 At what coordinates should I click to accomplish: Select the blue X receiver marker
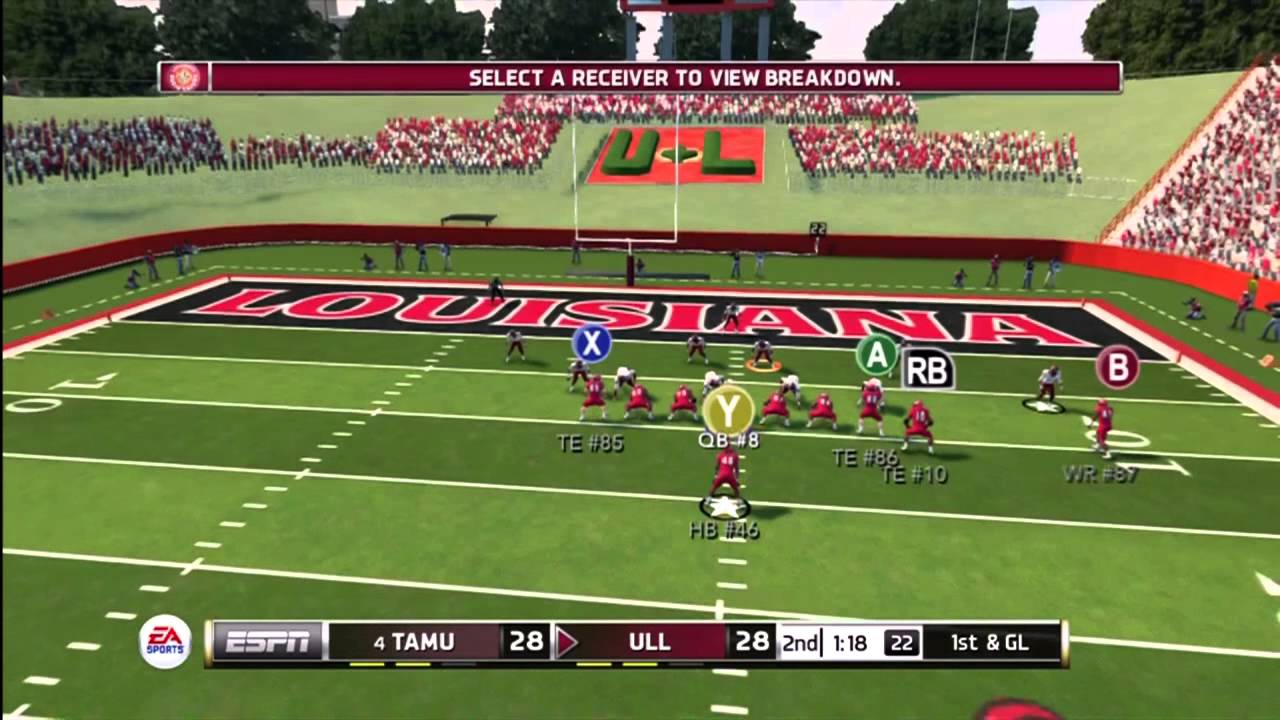591,344
